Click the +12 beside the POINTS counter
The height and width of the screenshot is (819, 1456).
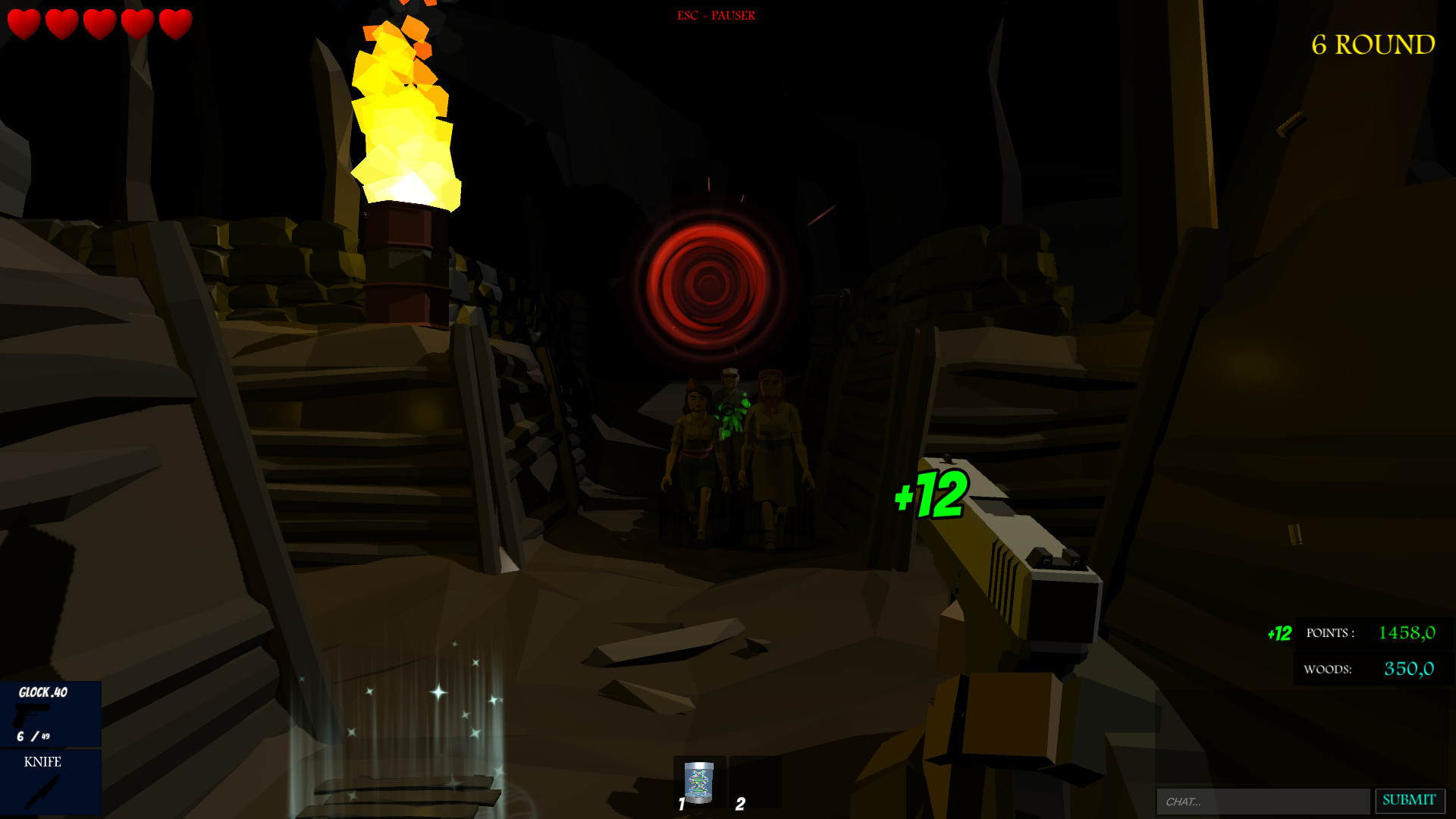(1279, 632)
